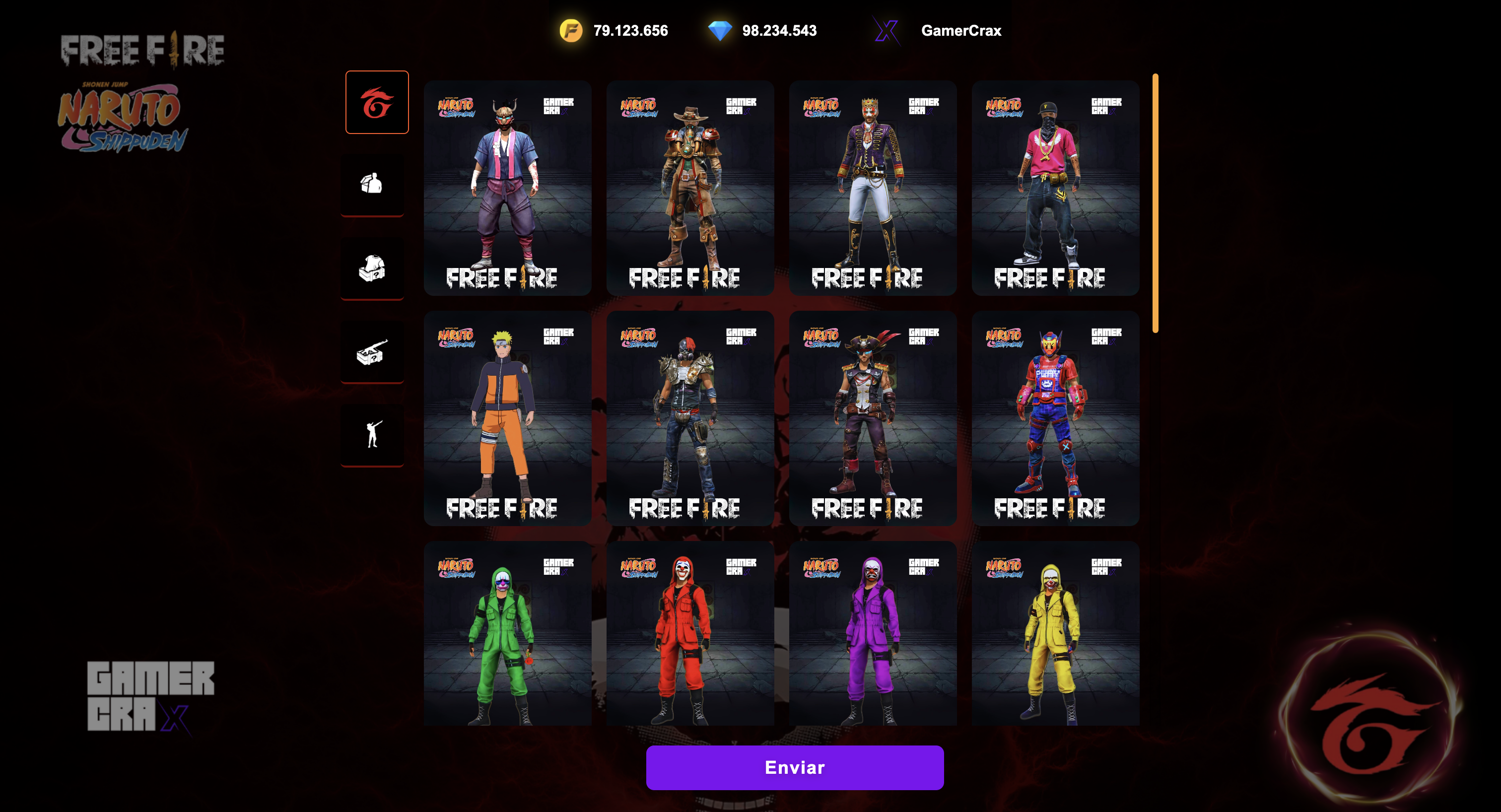Click the purple Enviar button
Viewport: 1501px width, 812px height.
(794, 767)
